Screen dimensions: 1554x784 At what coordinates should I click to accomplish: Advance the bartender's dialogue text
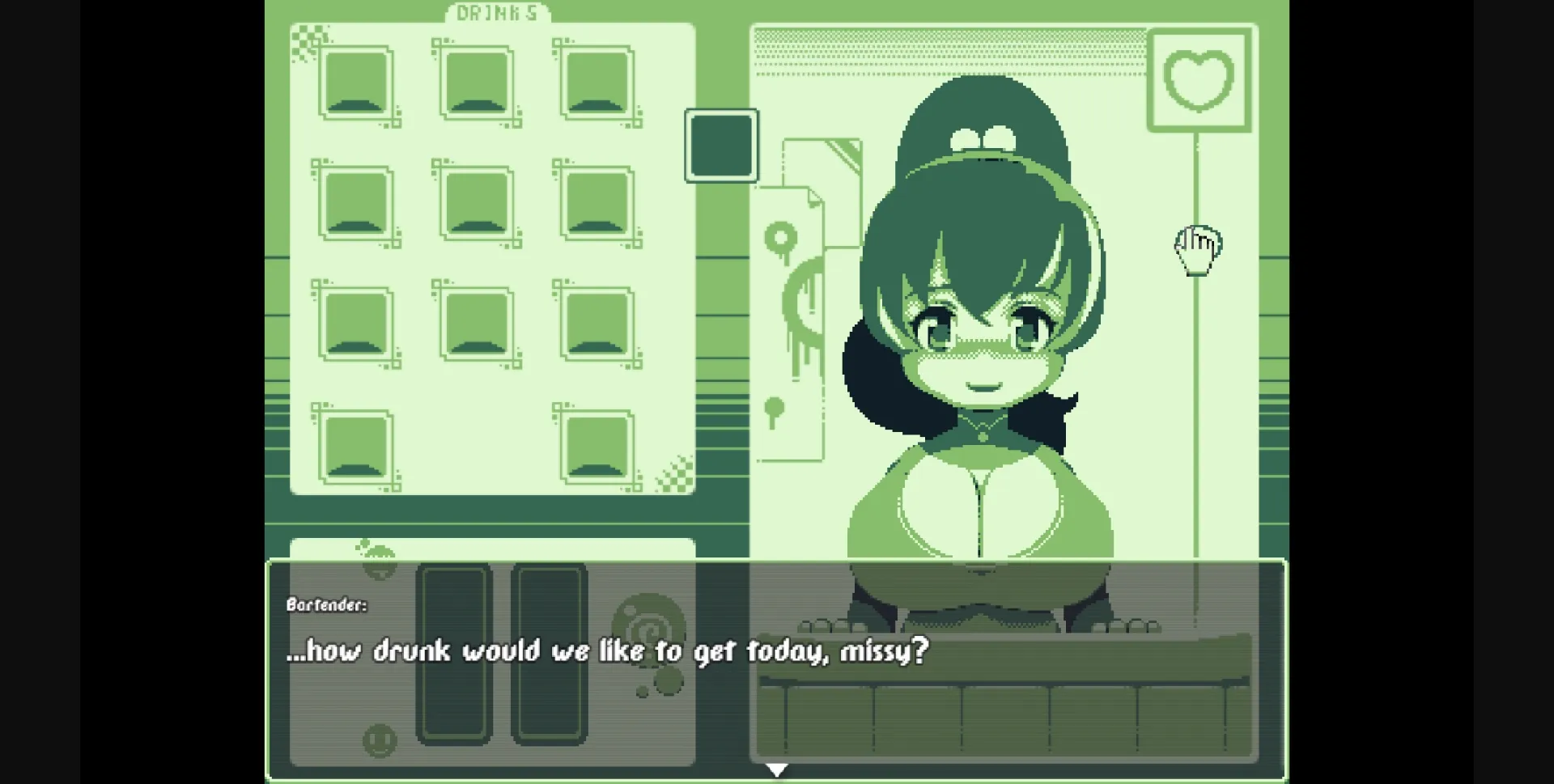point(609,650)
